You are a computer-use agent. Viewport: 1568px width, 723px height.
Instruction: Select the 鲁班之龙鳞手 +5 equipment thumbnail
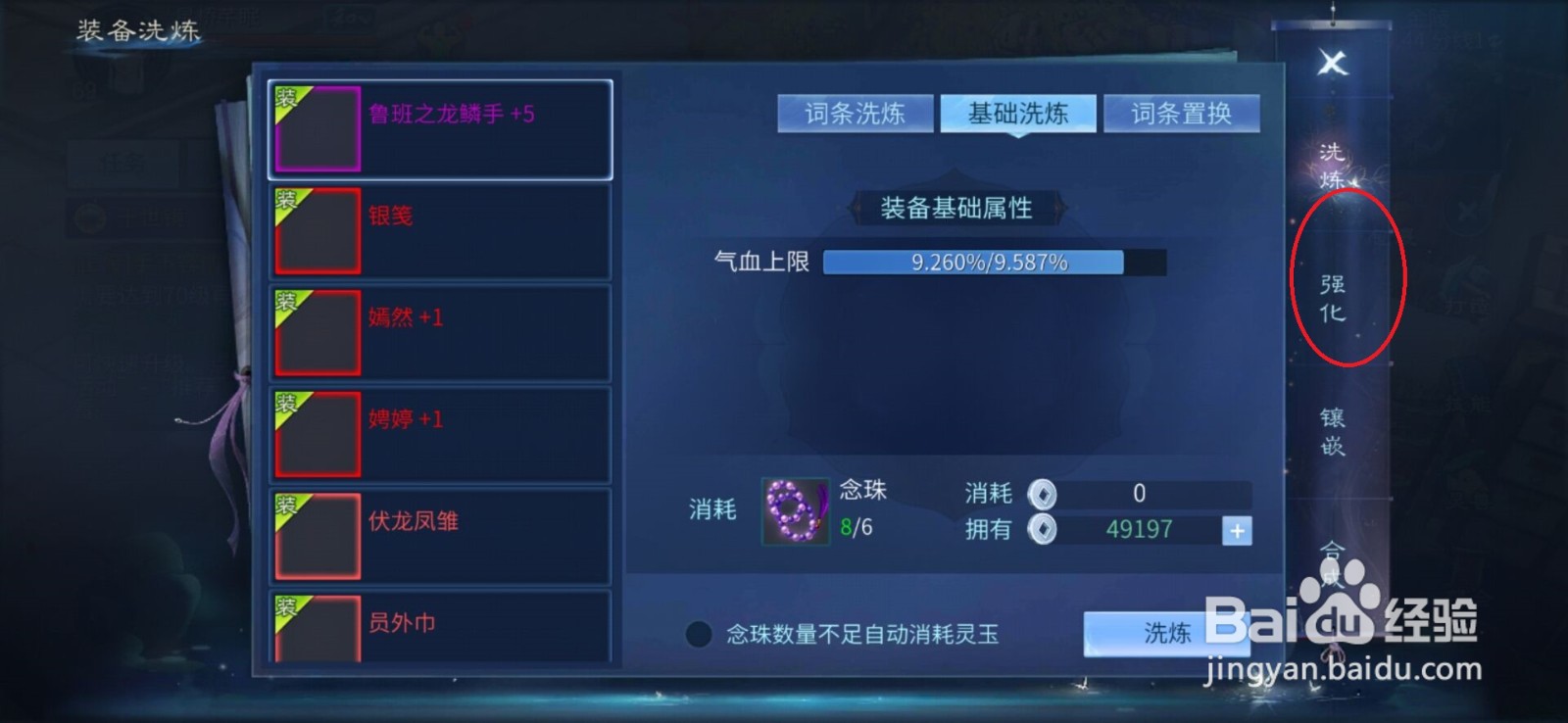coord(316,128)
